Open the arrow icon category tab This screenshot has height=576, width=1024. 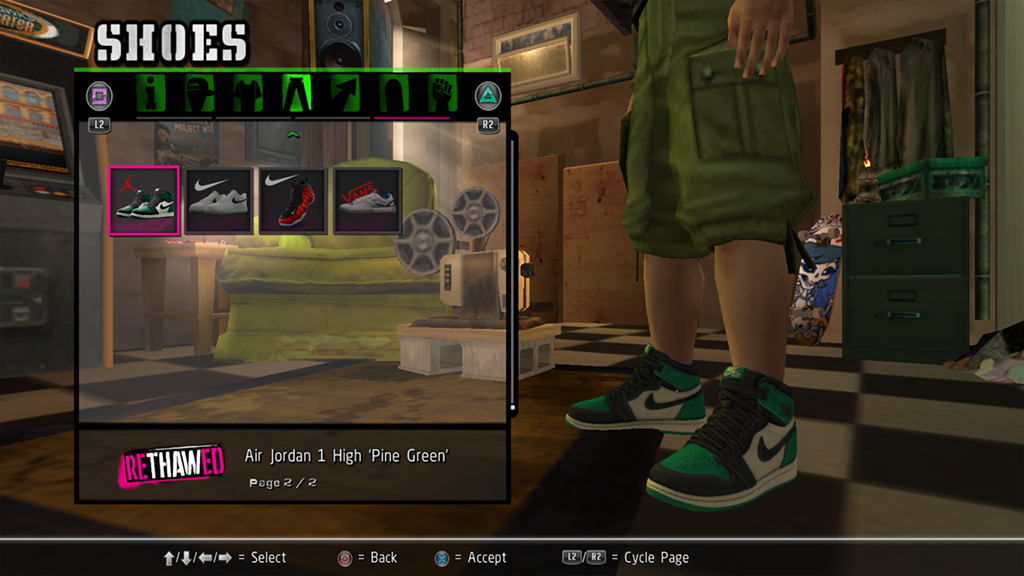345,94
